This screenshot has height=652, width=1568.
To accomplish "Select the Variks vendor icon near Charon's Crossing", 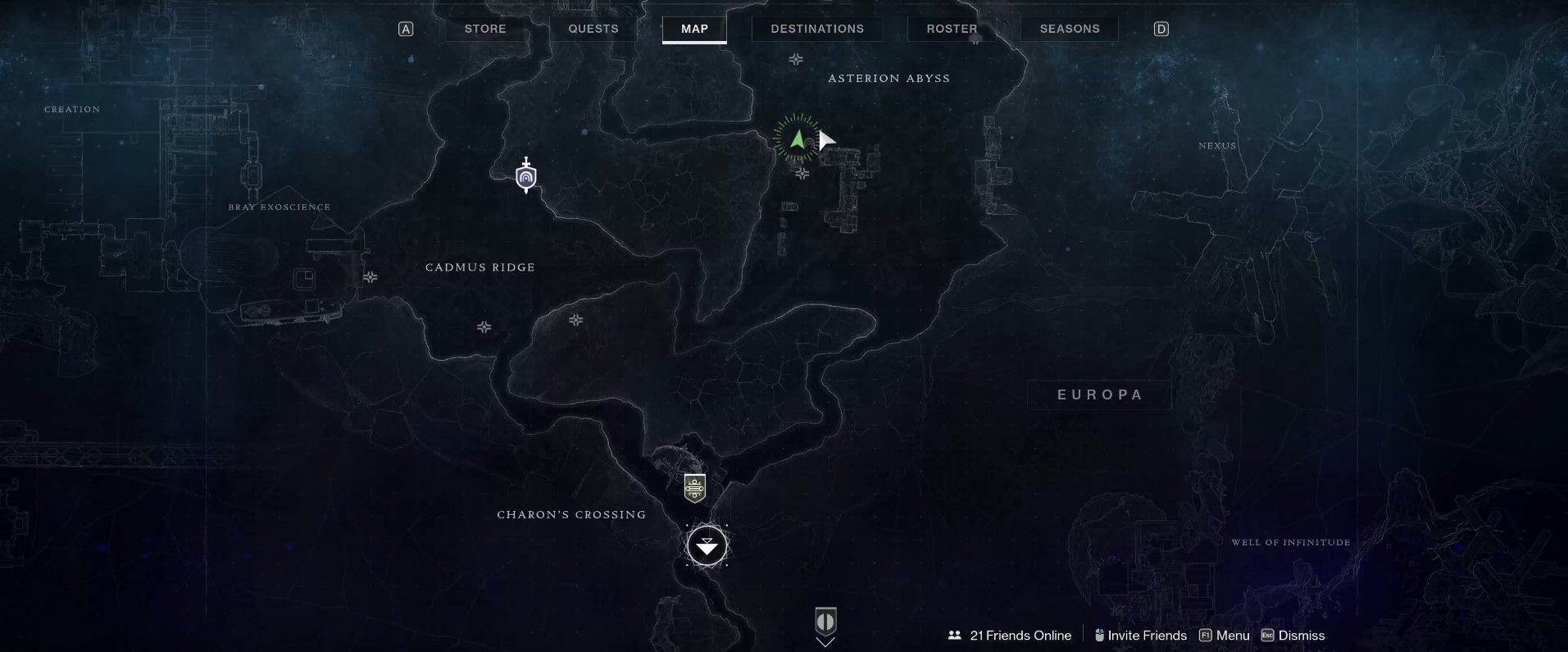I will [x=693, y=486].
